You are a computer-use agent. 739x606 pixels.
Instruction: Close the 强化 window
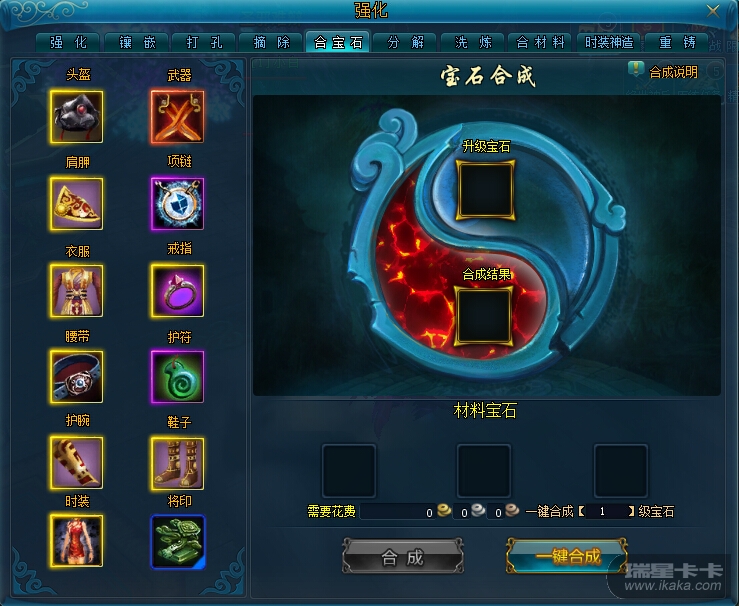(712, 11)
